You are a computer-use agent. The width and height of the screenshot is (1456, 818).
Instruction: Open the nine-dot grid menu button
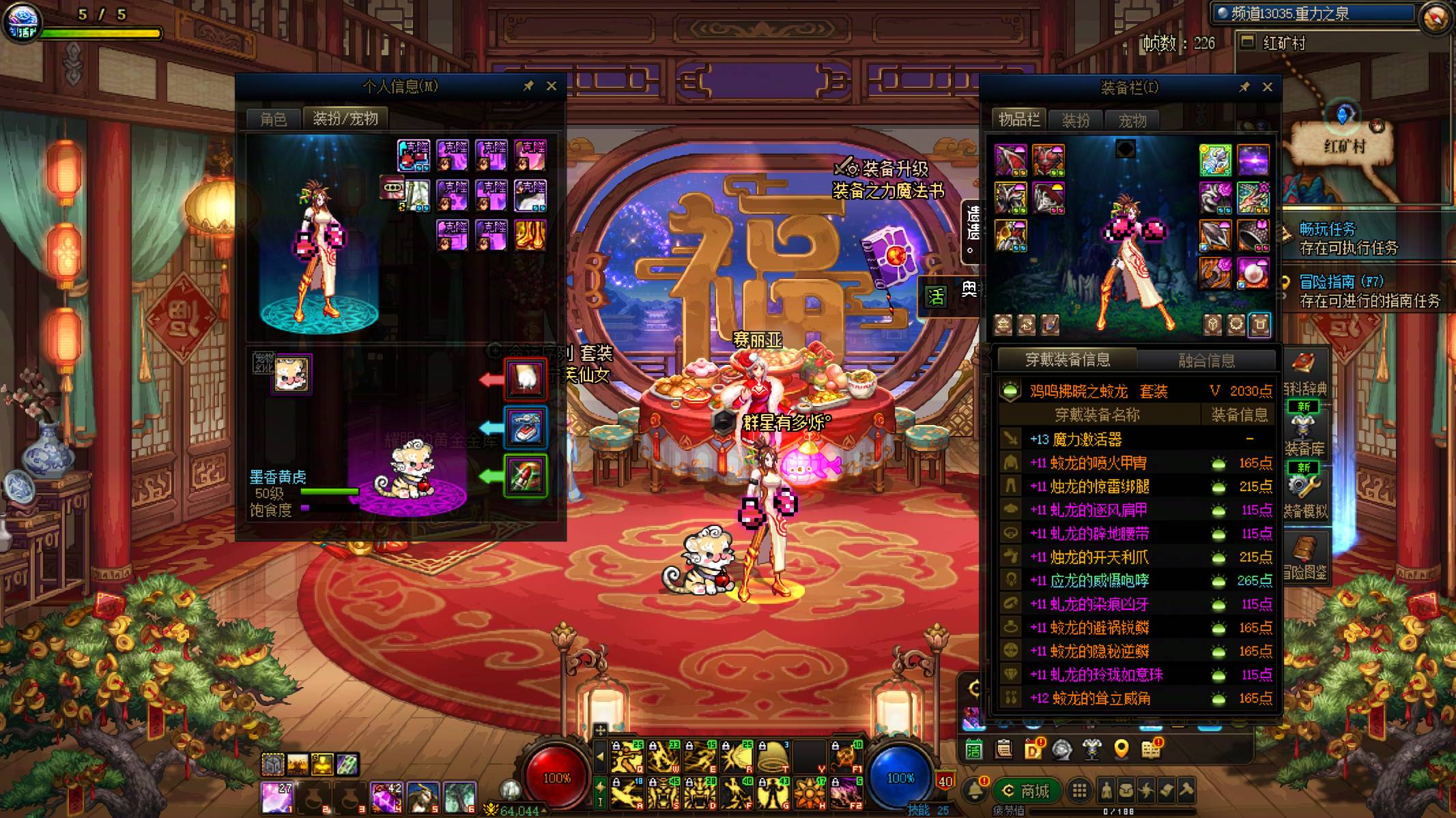[1079, 791]
